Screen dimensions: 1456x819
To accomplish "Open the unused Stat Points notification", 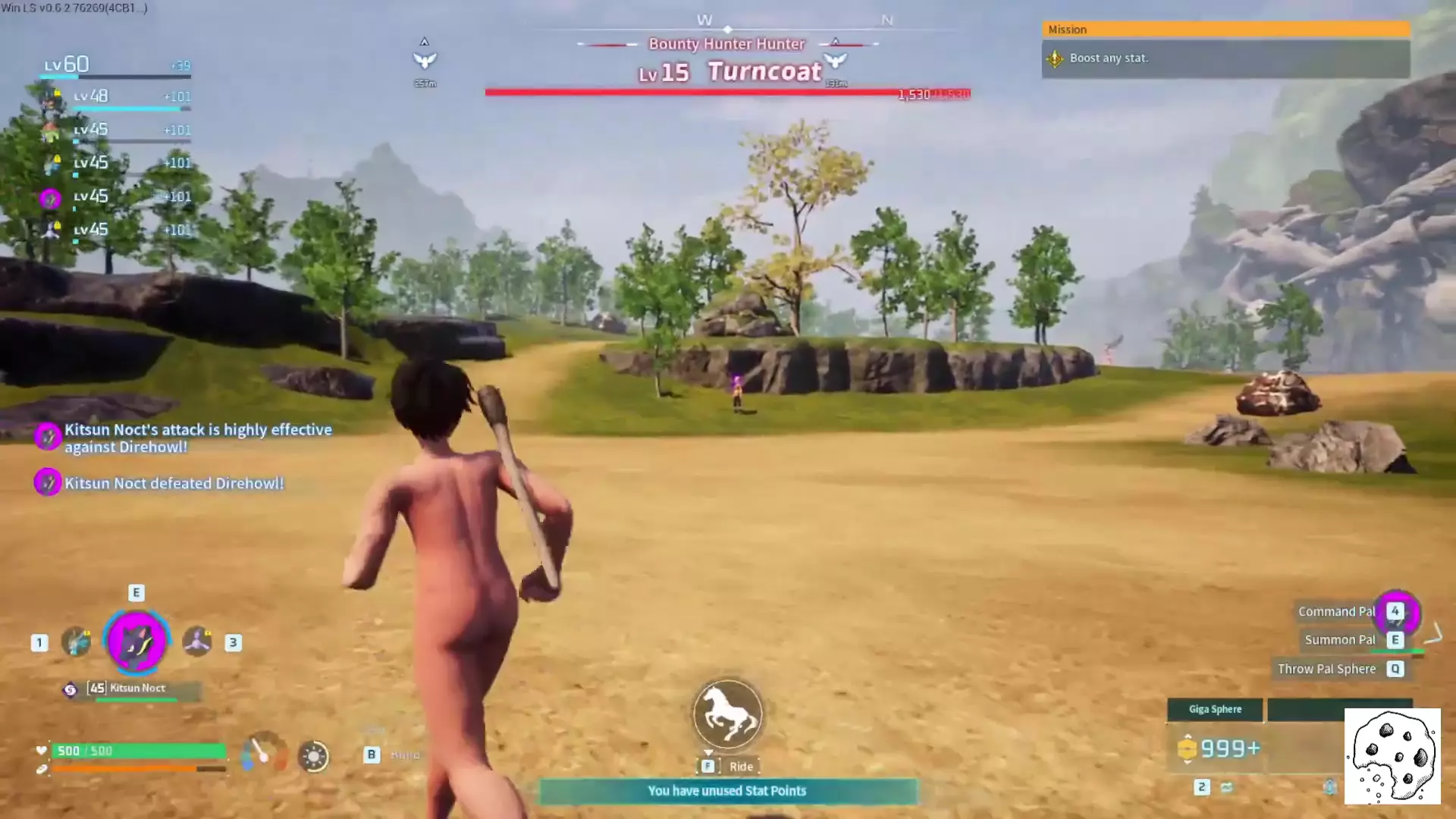I will (727, 791).
